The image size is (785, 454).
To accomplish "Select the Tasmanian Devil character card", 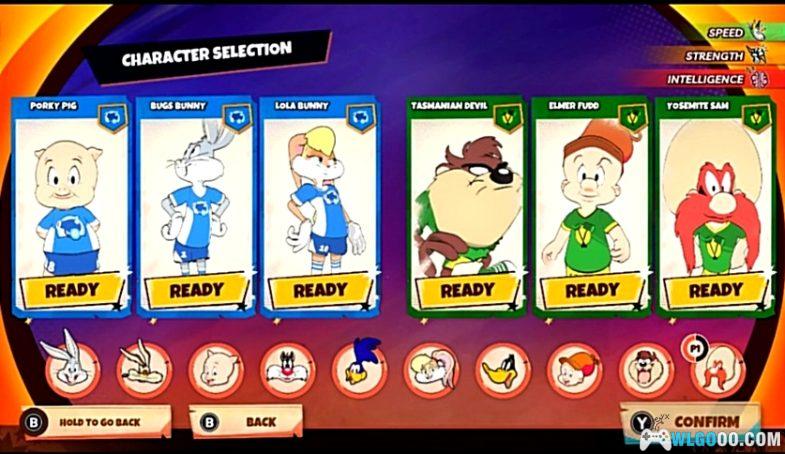I will pos(466,203).
